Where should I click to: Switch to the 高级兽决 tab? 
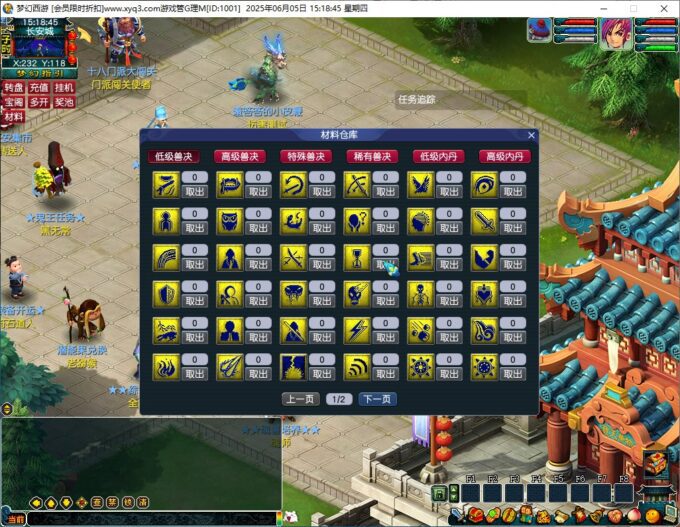click(x=240, y=156)
